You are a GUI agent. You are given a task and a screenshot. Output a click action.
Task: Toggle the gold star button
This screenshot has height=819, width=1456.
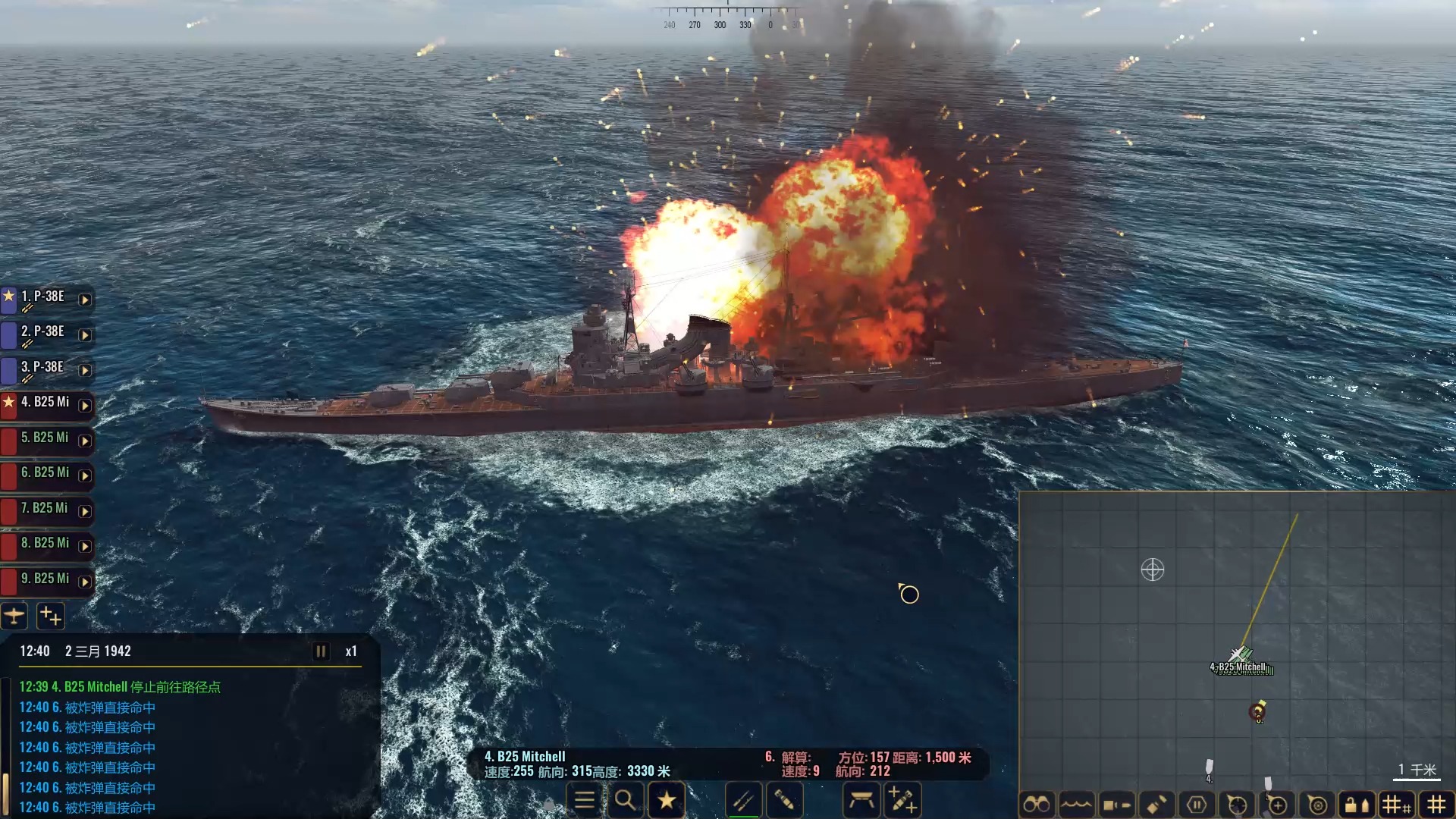click(667, 800)
